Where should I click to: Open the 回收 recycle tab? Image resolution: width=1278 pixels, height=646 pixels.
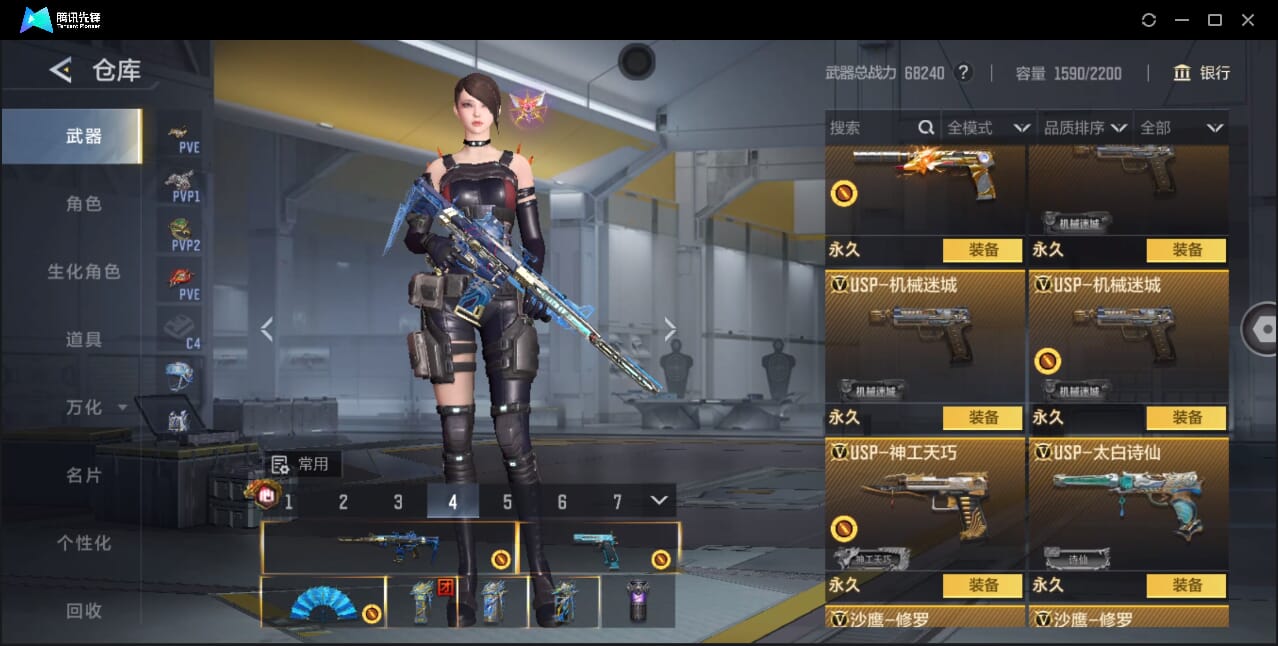[84, 610]
